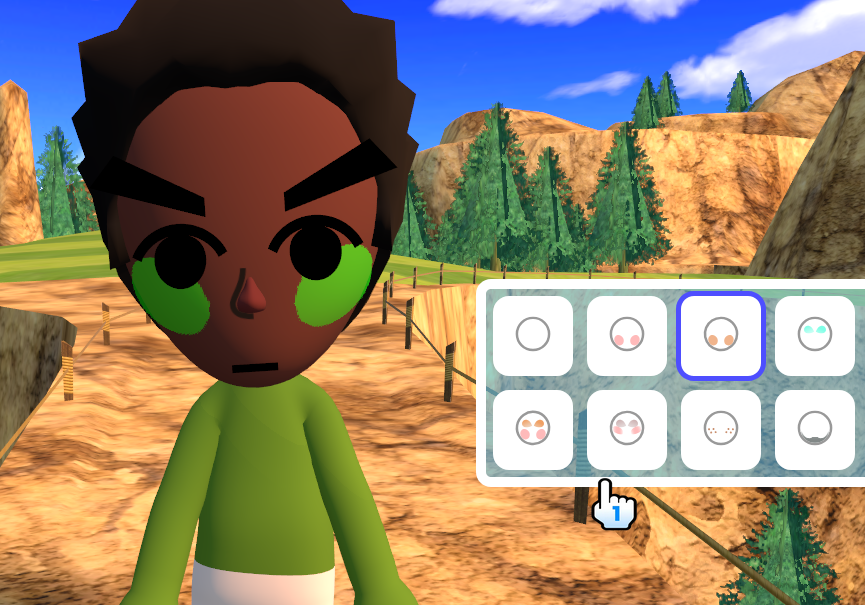Select gray eye shadow with pink blush
The height and width of the screenshot is (605, 865).
point(627,430)
